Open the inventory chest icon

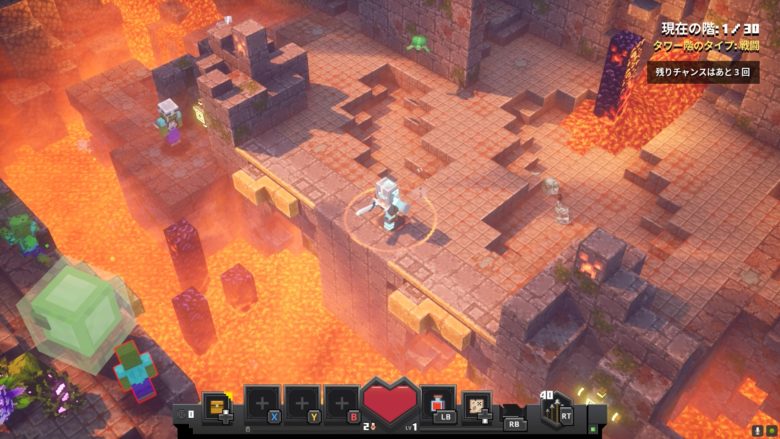pyautogui.click(x=215, y=404)
